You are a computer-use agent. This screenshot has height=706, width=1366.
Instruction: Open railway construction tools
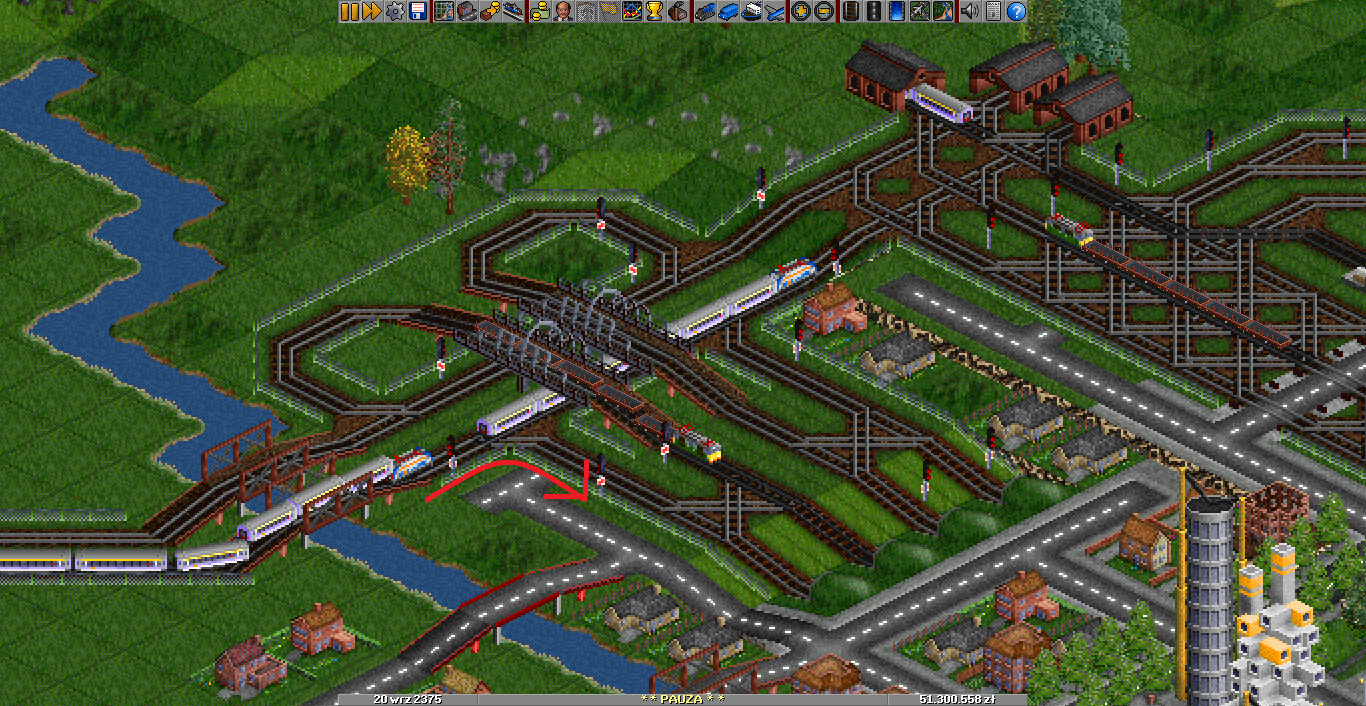pyautogui.click(x=850, y=11)
